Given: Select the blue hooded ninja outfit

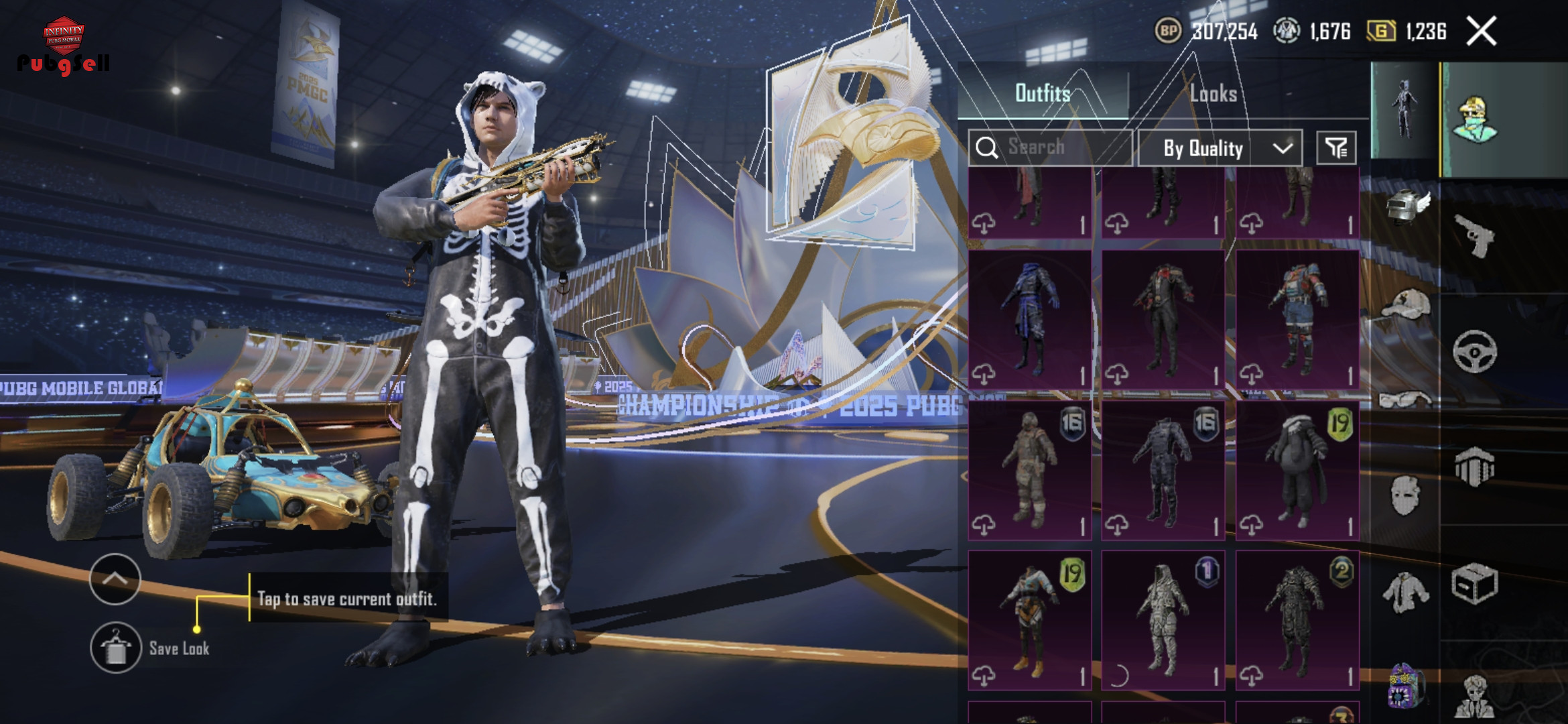Looking at the screenshot, I should coord(1030,320).
